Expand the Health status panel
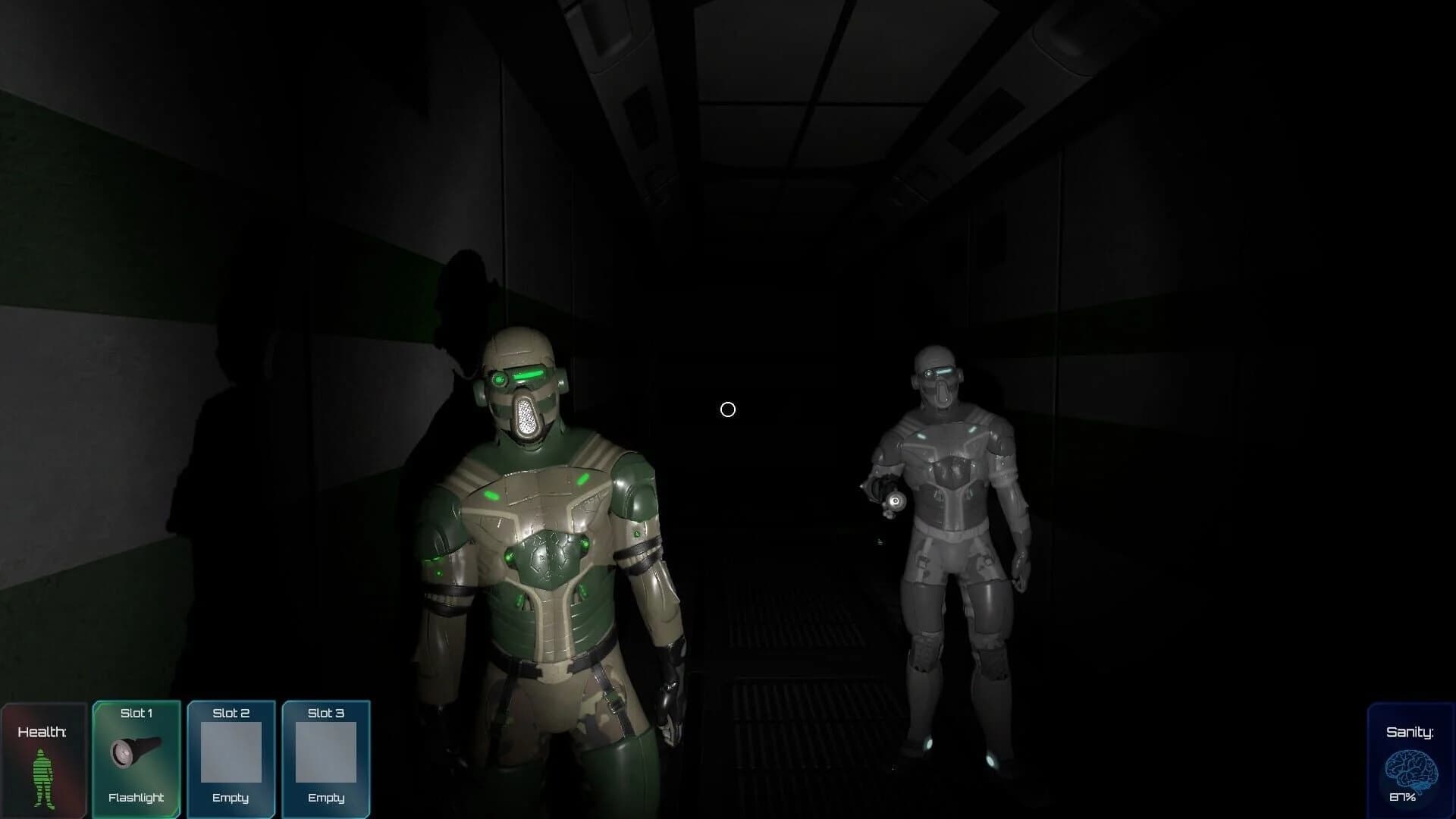1456x819 pixels. coord(44,758)
